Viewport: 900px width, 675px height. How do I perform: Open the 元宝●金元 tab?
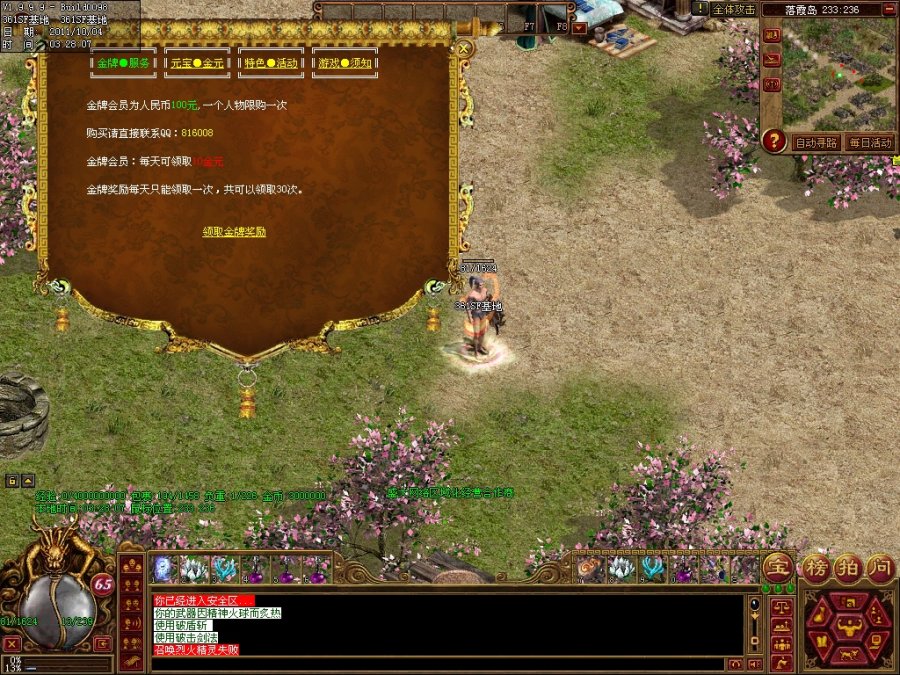pyautogui.click(x=197, y=63)
